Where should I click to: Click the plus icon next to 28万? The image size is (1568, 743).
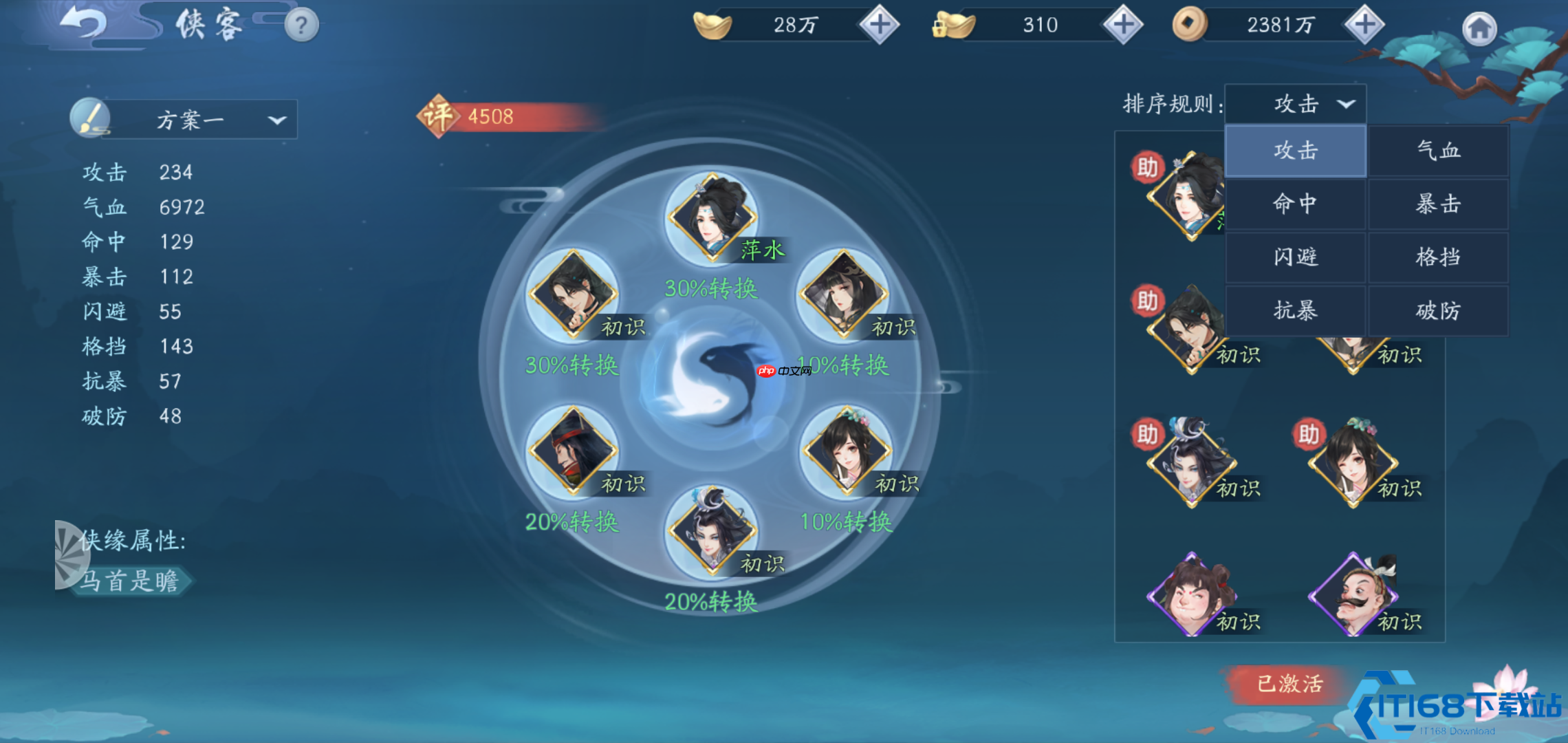[878, 24]
